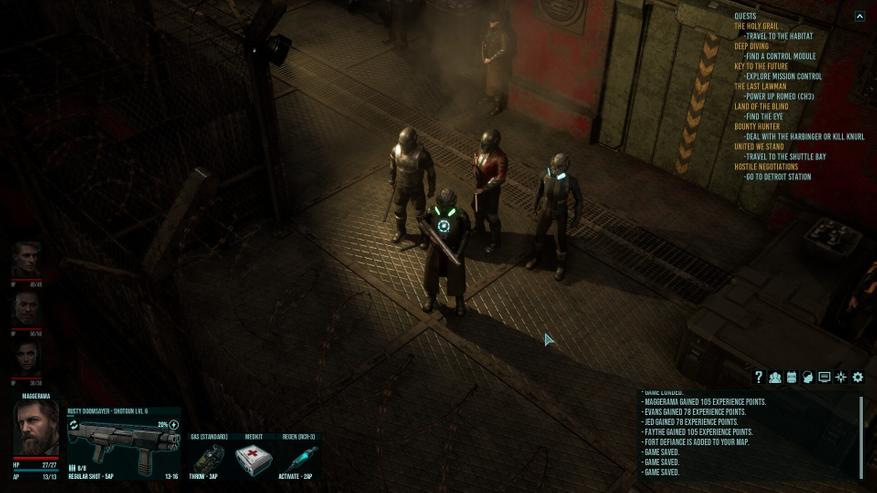This screenshot has width=877, height=493.
Task: Activate the Regen (RCN-3) injector slot
Action: [298, 459]
